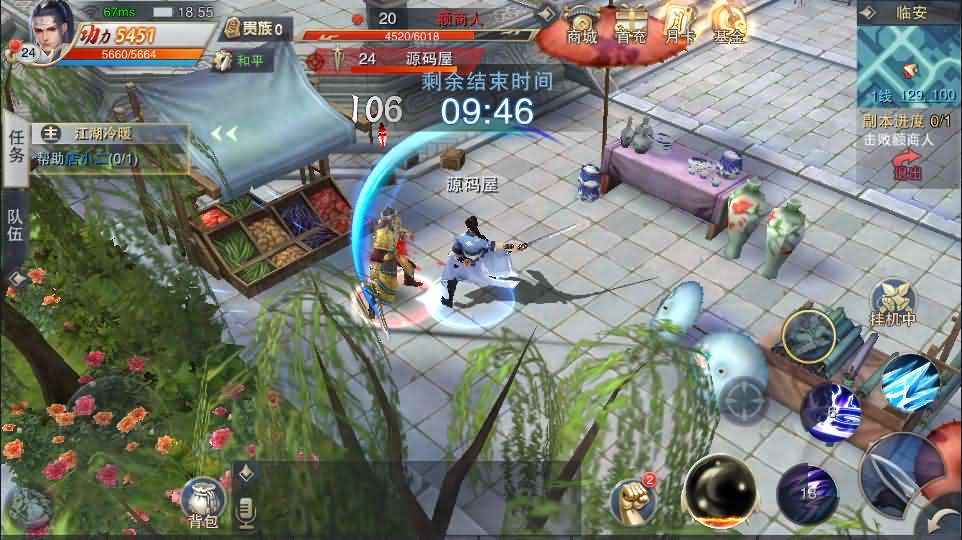The image size is (962, 540).
Task: Open the 月卡 monthly card icon
Action: (680, 25)
